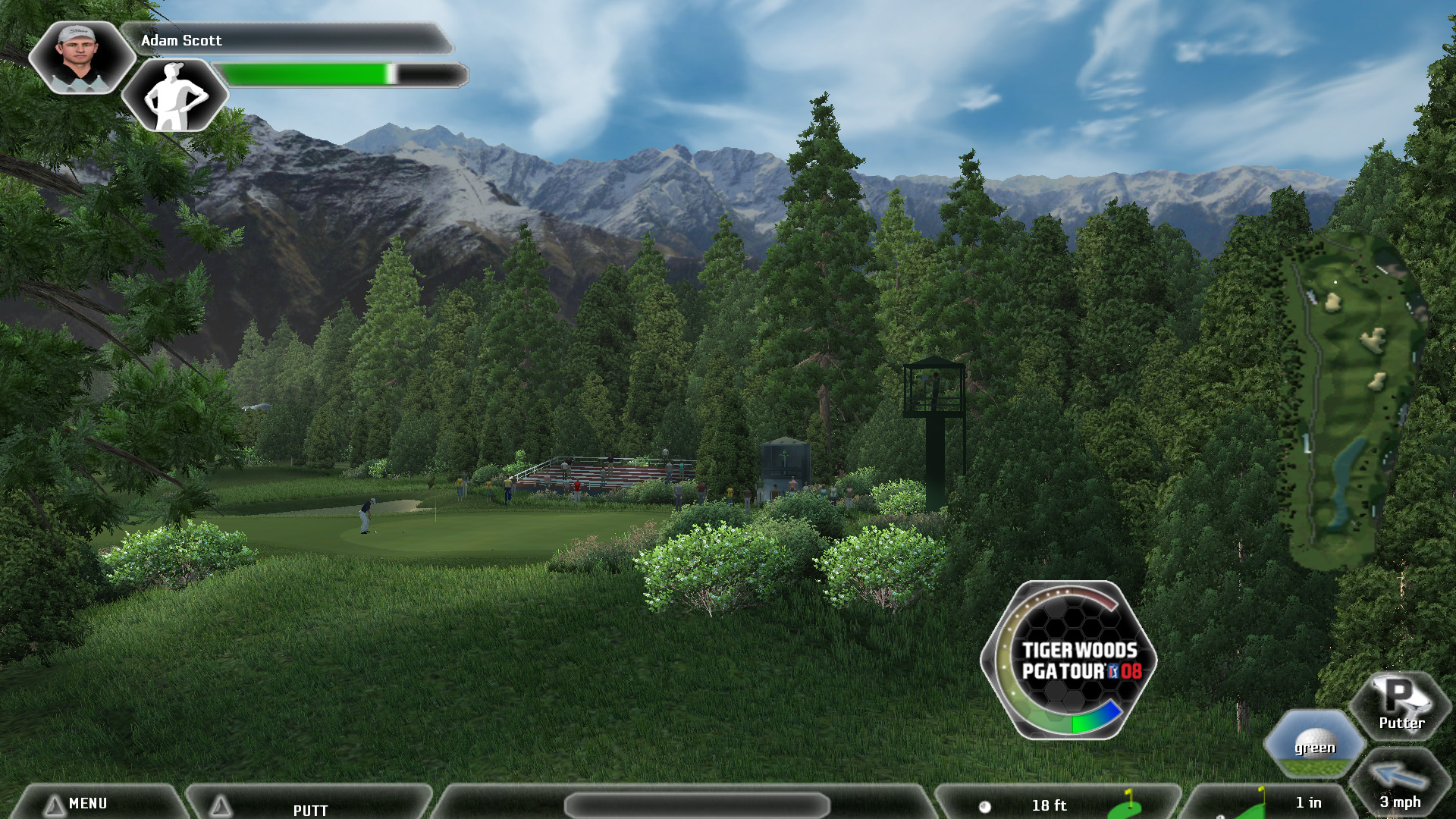Click the Tiger Woods PGA Tour swing meter
Viewport: 1456px width, 819px height.
point(1069,661)
